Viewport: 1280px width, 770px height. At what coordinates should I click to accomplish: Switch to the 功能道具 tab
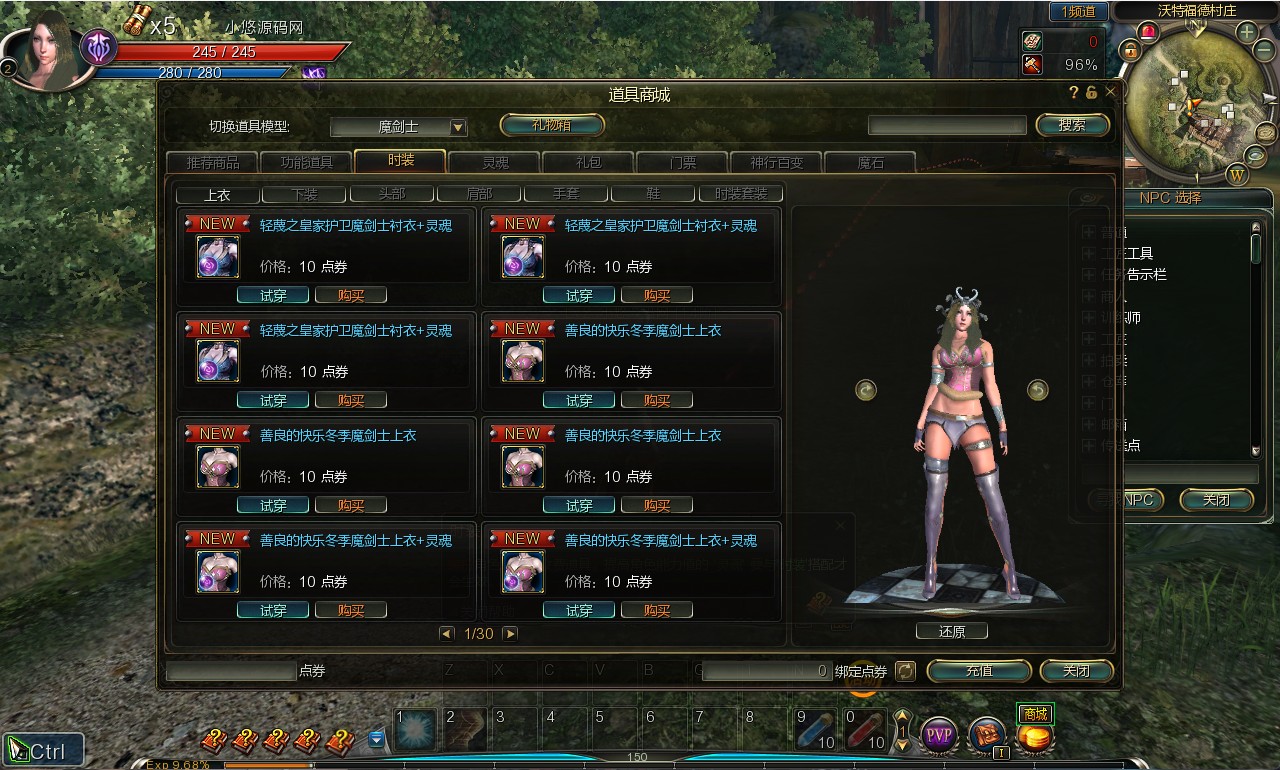coord(304,162)
